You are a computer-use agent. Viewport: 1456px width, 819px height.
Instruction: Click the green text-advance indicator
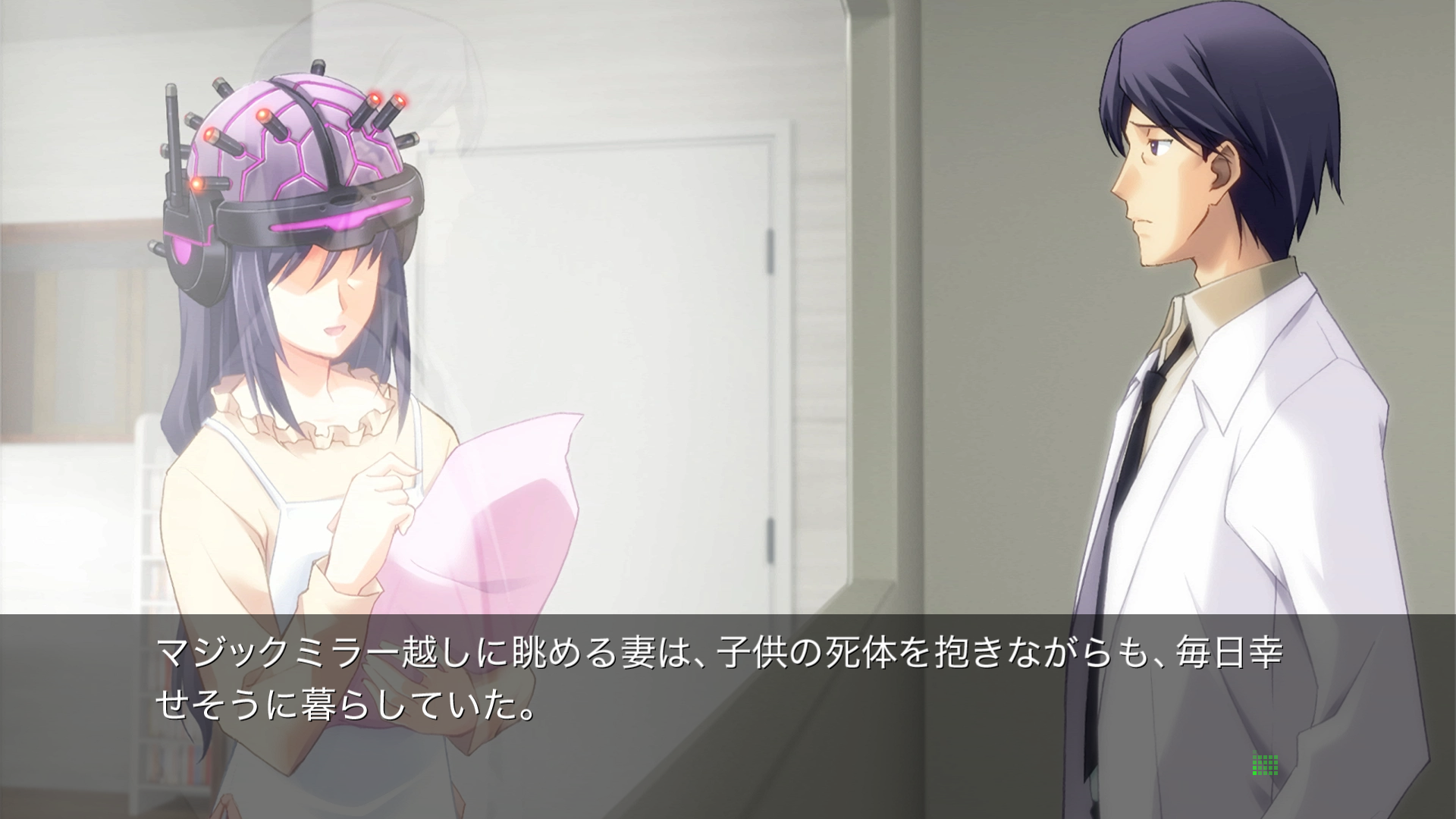tap(1265, 764)
